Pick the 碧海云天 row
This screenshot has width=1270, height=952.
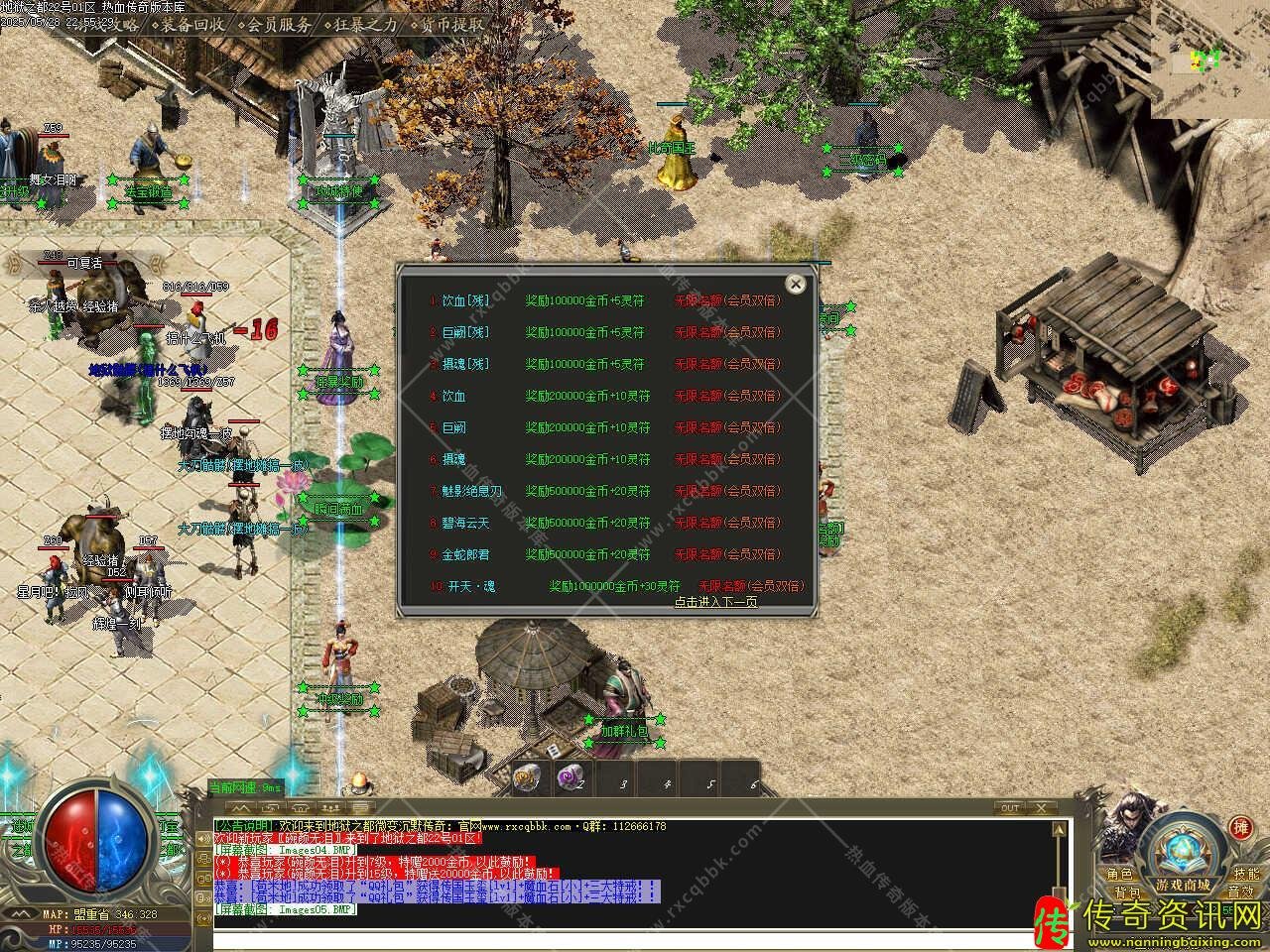point(465,523)
